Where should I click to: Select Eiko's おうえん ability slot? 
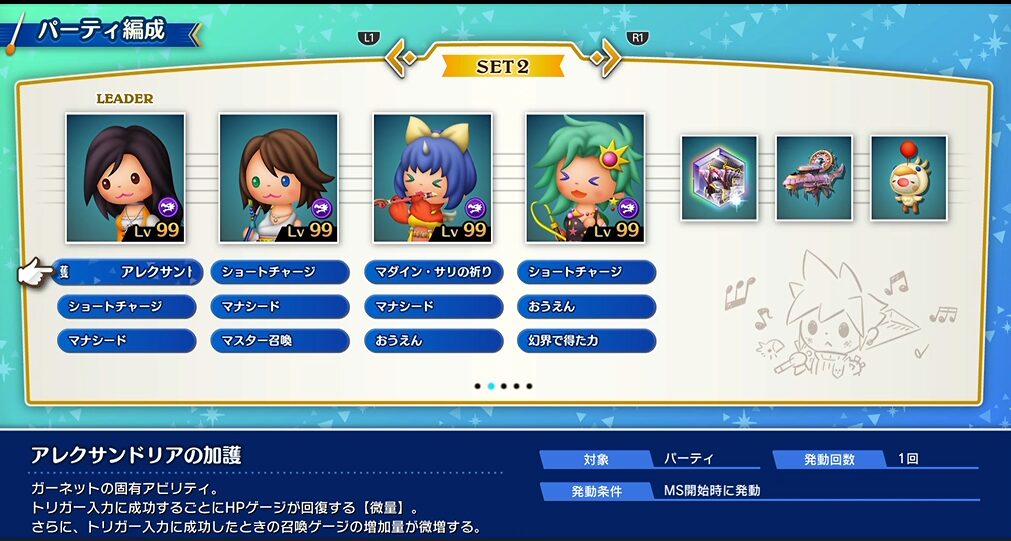(434, 340)
